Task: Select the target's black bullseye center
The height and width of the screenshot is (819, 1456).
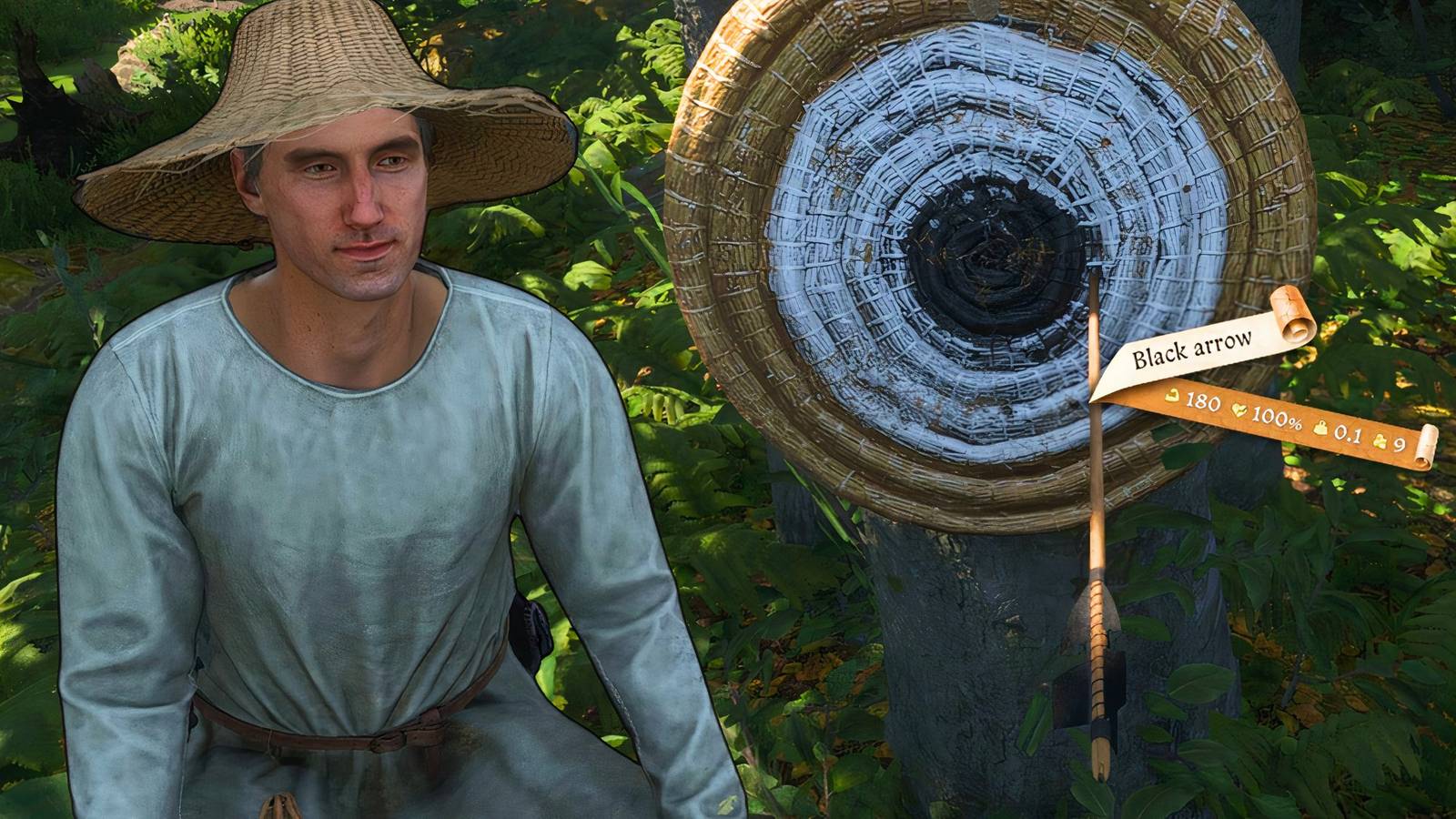Action: (x=992, y=255)
